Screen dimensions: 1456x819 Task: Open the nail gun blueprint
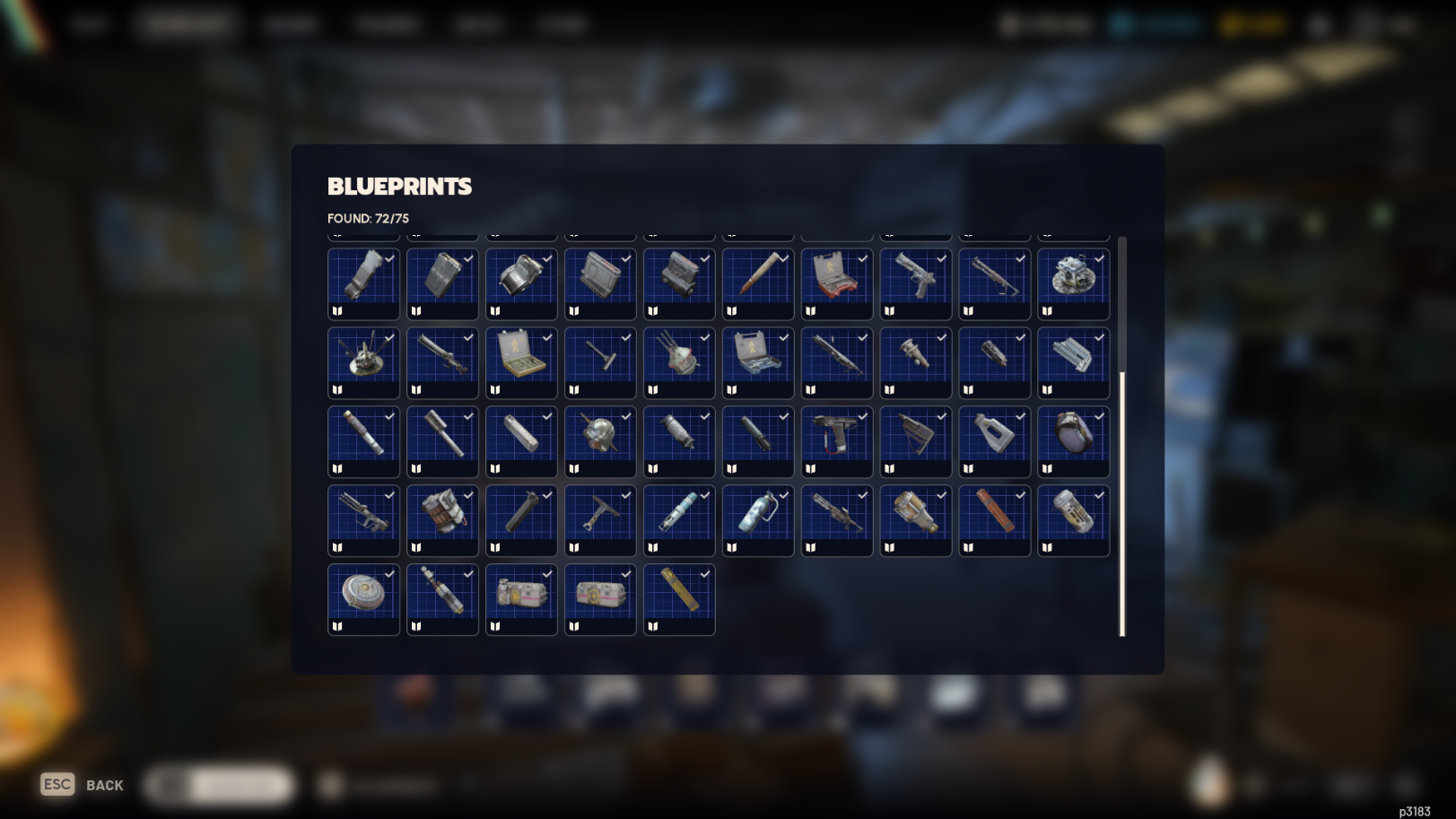pyautogui.click(x=836, y=440)
